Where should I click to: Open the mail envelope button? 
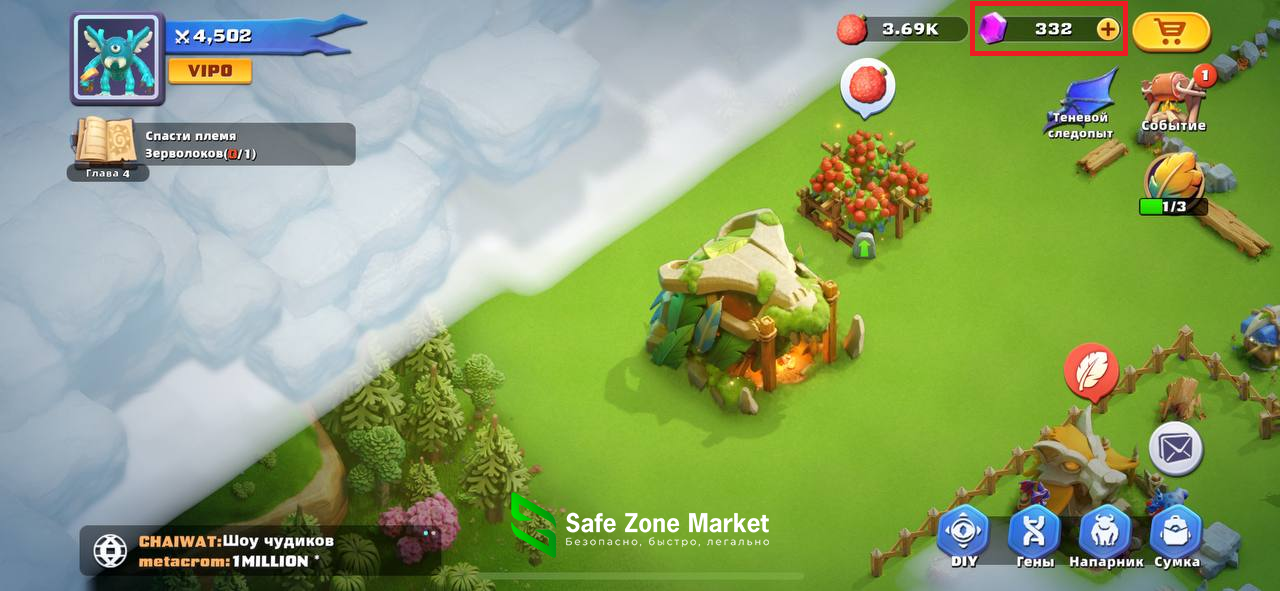(1175, 448)
